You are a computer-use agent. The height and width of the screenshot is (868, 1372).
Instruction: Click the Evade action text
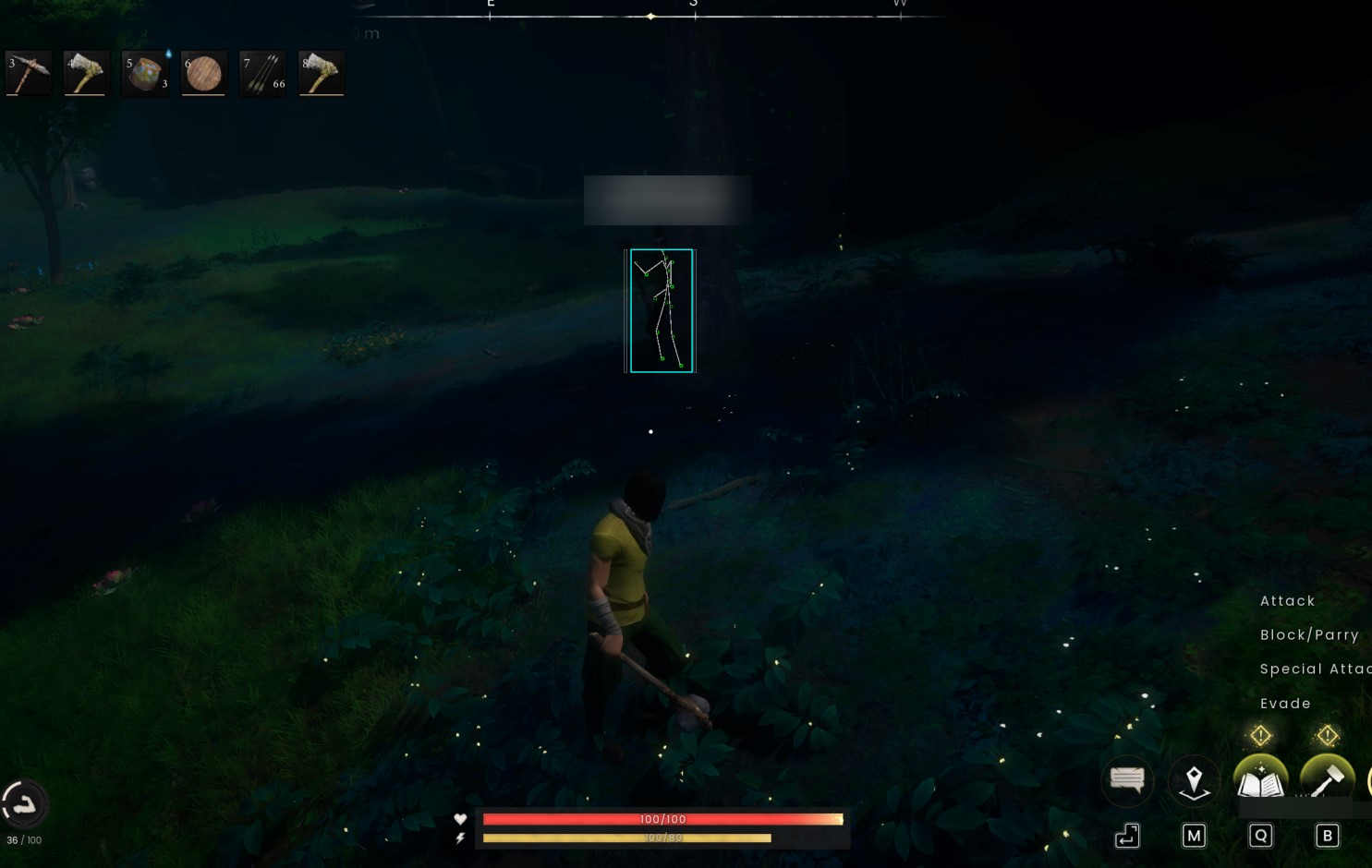(x=1285, y=703)
